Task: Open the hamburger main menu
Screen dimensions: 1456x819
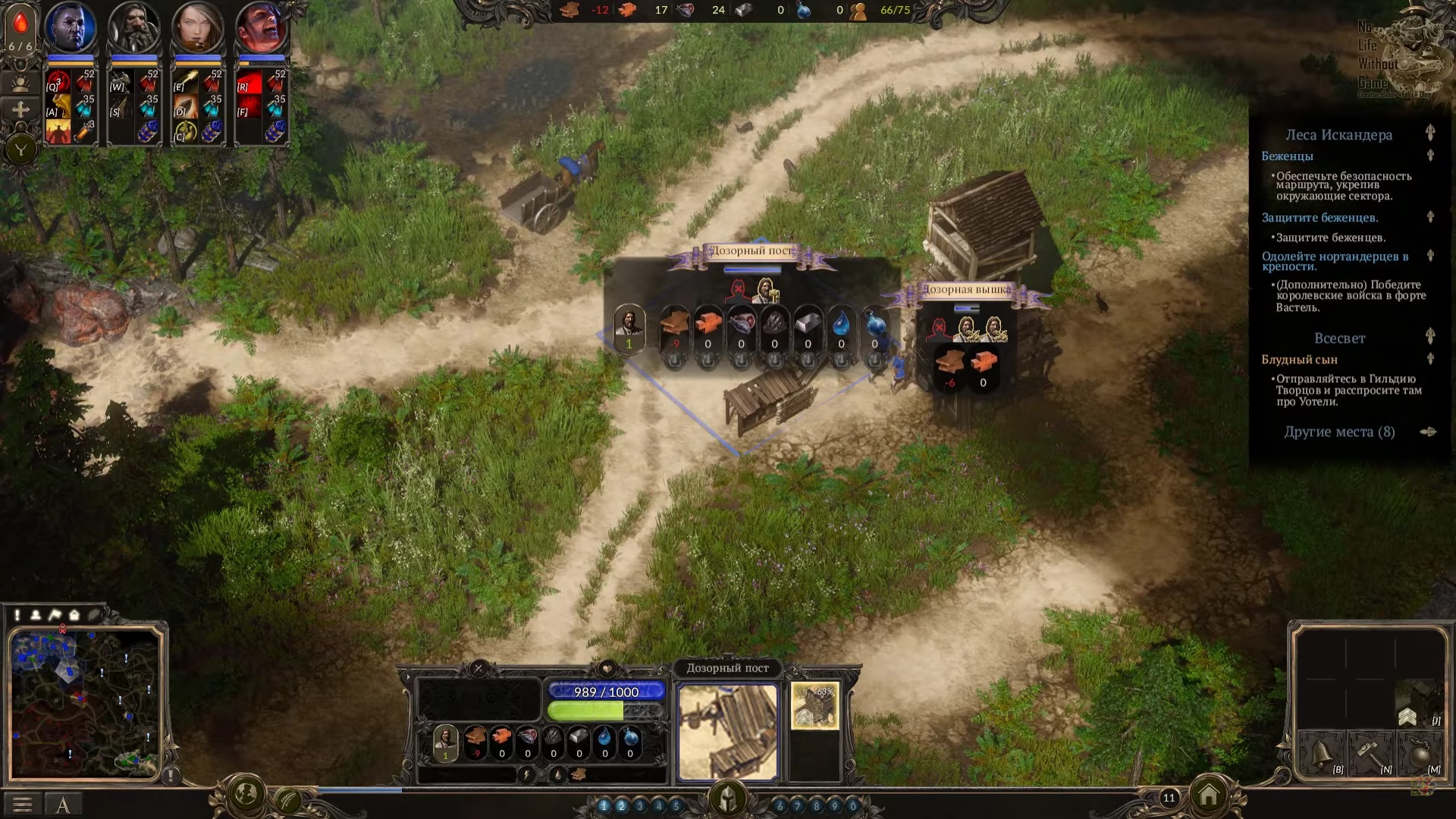Action: click(x=22, y=804)
